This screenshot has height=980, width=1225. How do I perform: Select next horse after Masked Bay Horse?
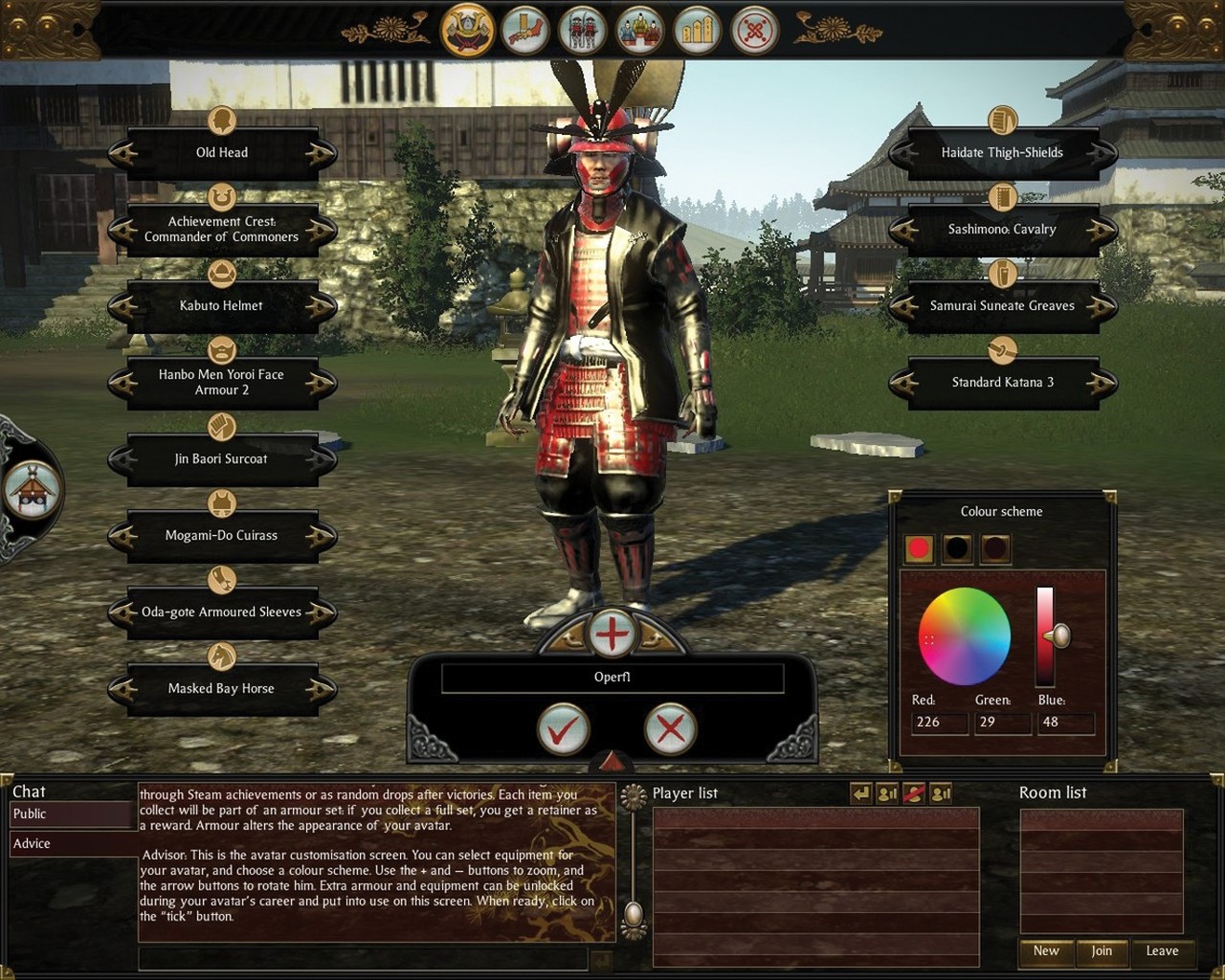pos(321,689)
